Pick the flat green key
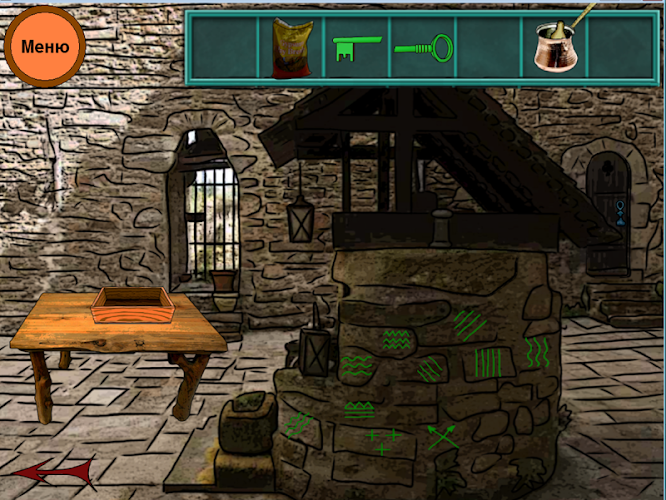Image resolution: width=666 pixels, height=500 pixels. (356, 47)
